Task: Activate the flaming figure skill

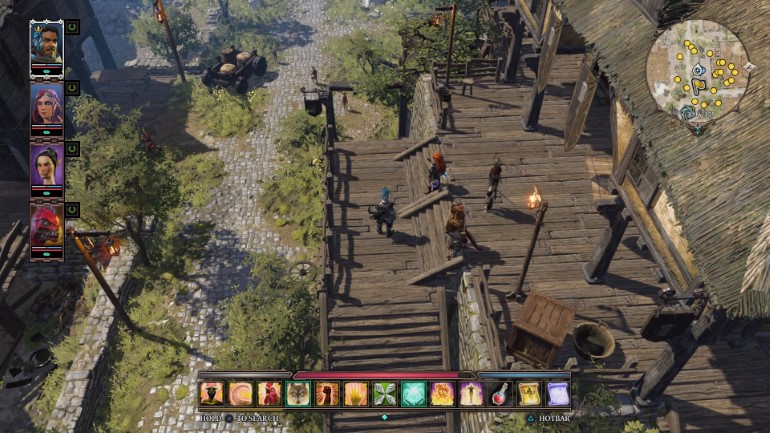Action: click(x=442, y=394)
